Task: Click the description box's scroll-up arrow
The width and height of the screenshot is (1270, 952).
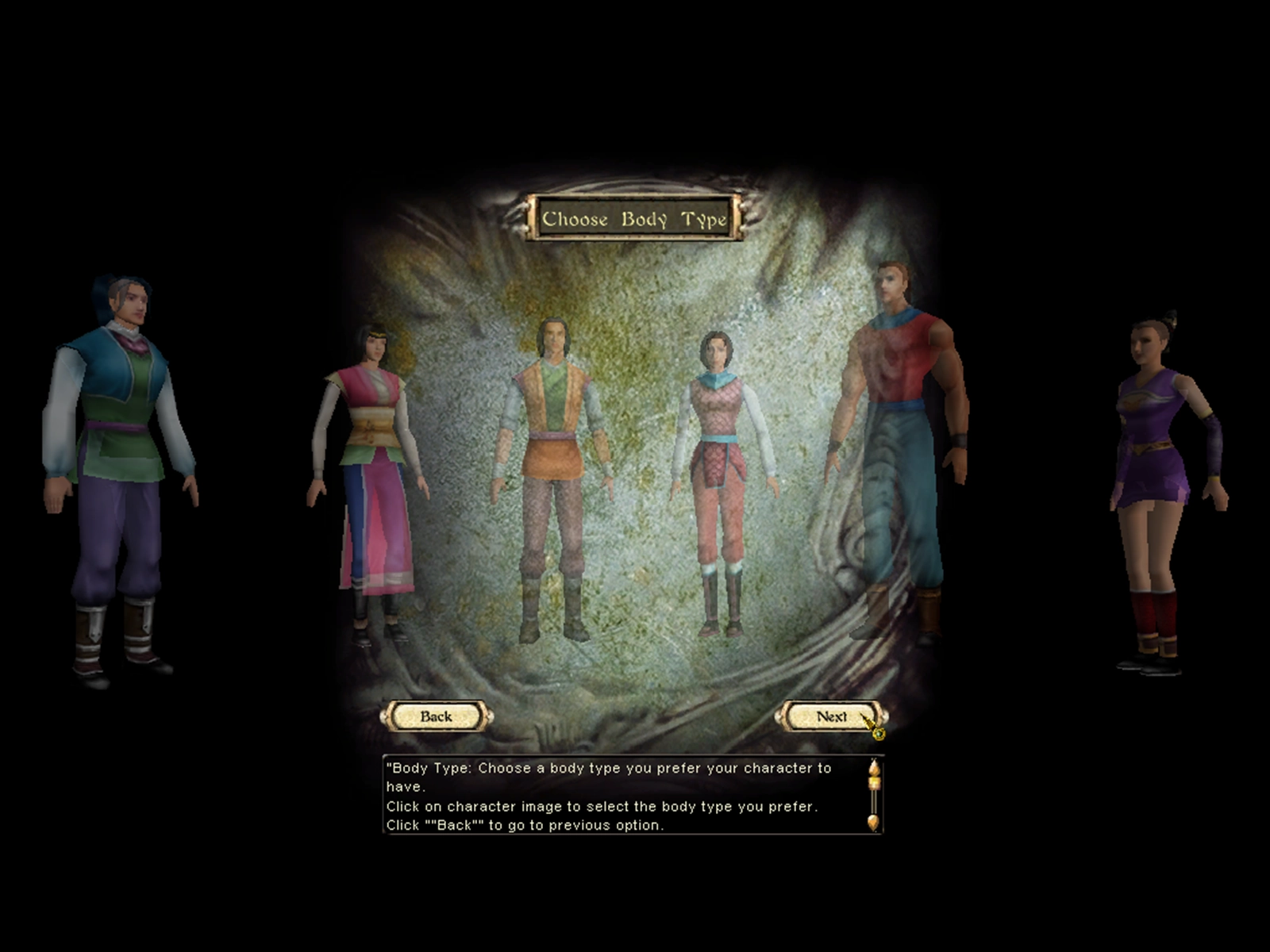Action: click(x=874, y=768)
